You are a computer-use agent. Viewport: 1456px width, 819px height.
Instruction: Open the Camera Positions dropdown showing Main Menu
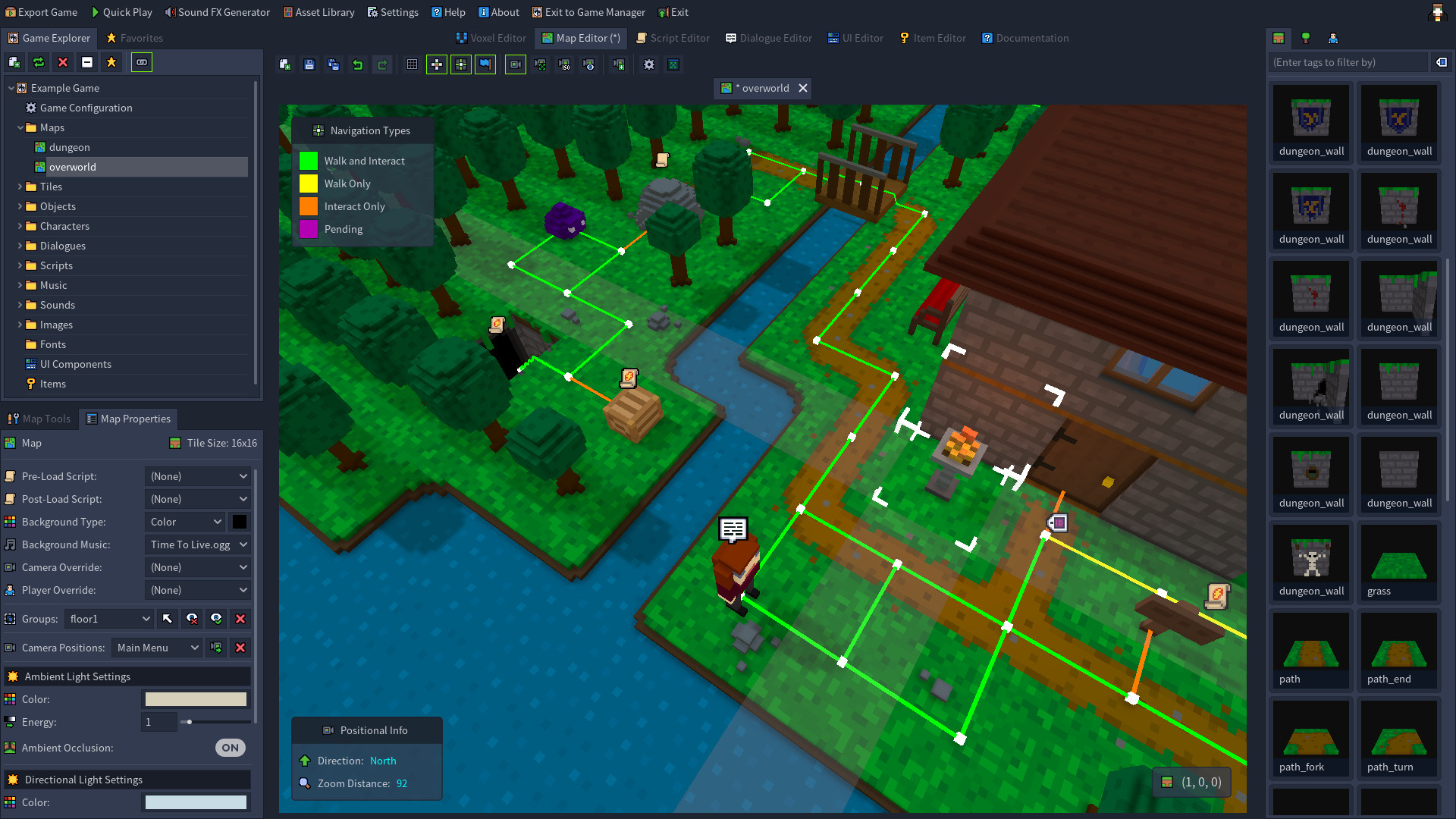point(155,648)
